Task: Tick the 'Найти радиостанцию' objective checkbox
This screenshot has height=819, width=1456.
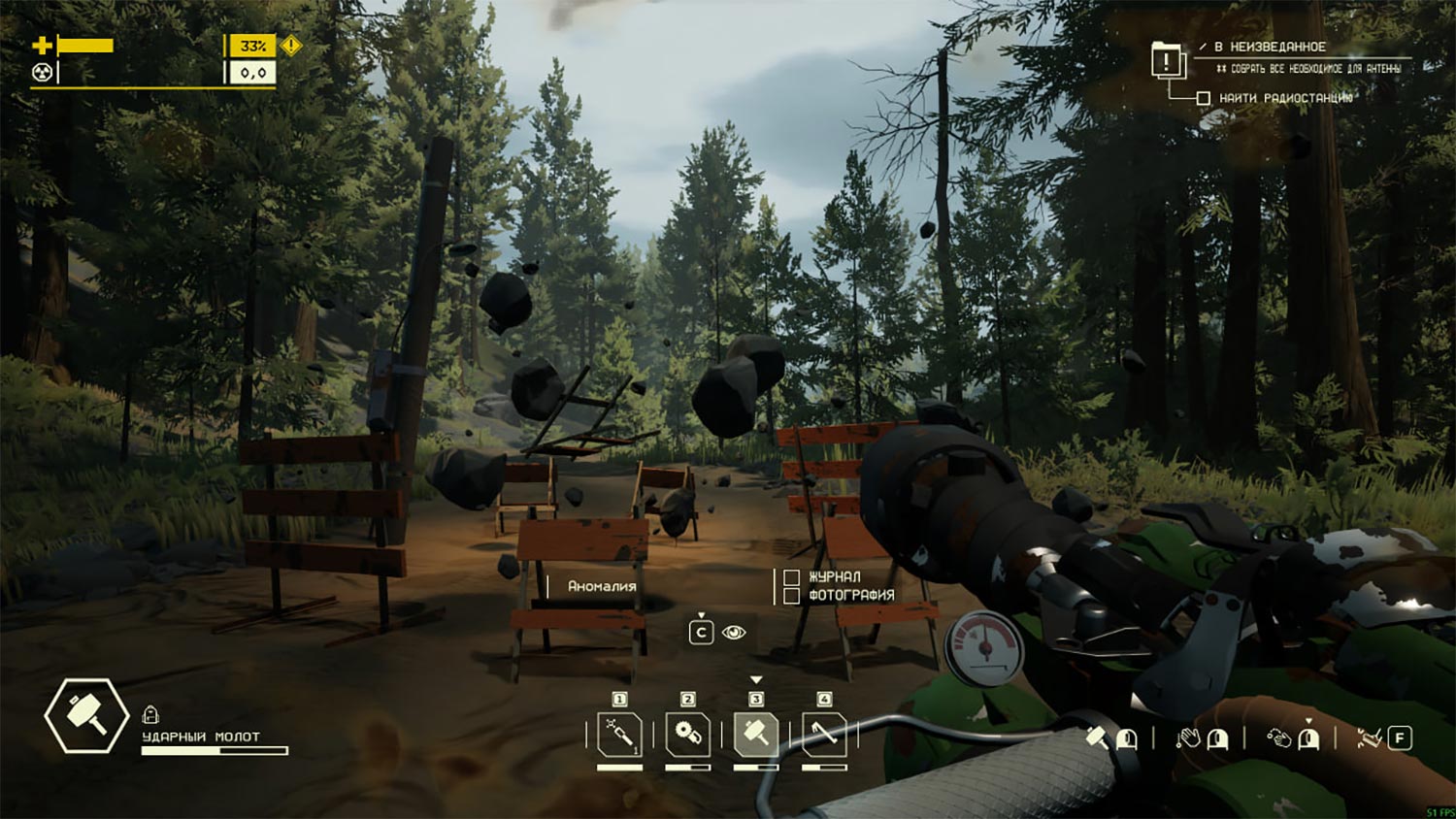Action: [1204, 98]
